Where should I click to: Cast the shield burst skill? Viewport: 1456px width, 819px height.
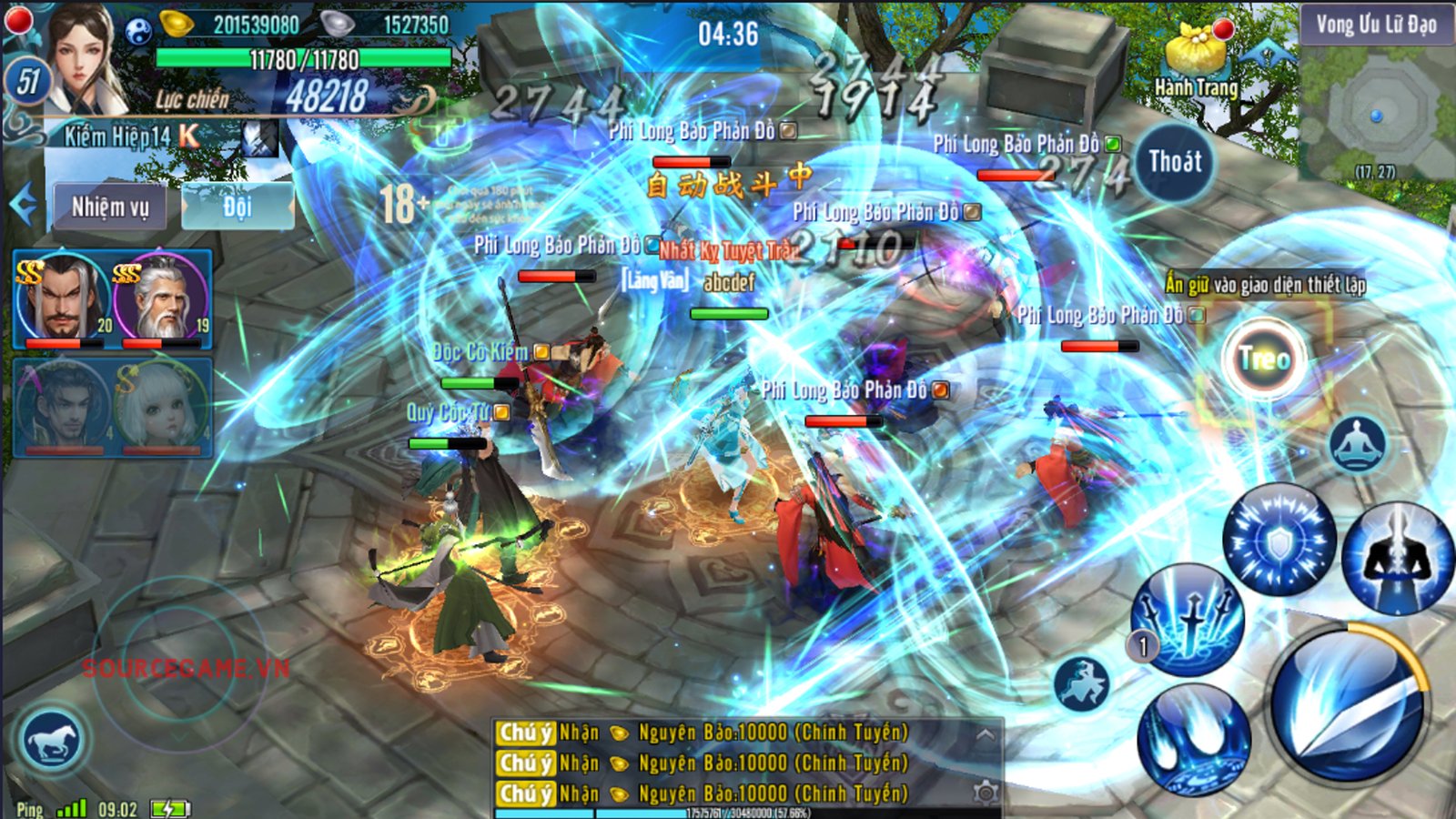[1279, 541]
